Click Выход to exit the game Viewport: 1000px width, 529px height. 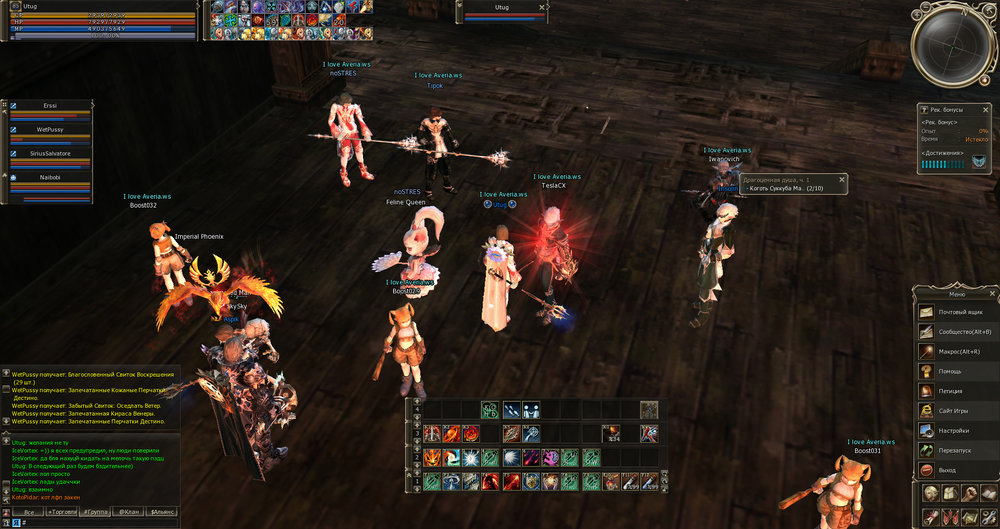coord(957,470)
